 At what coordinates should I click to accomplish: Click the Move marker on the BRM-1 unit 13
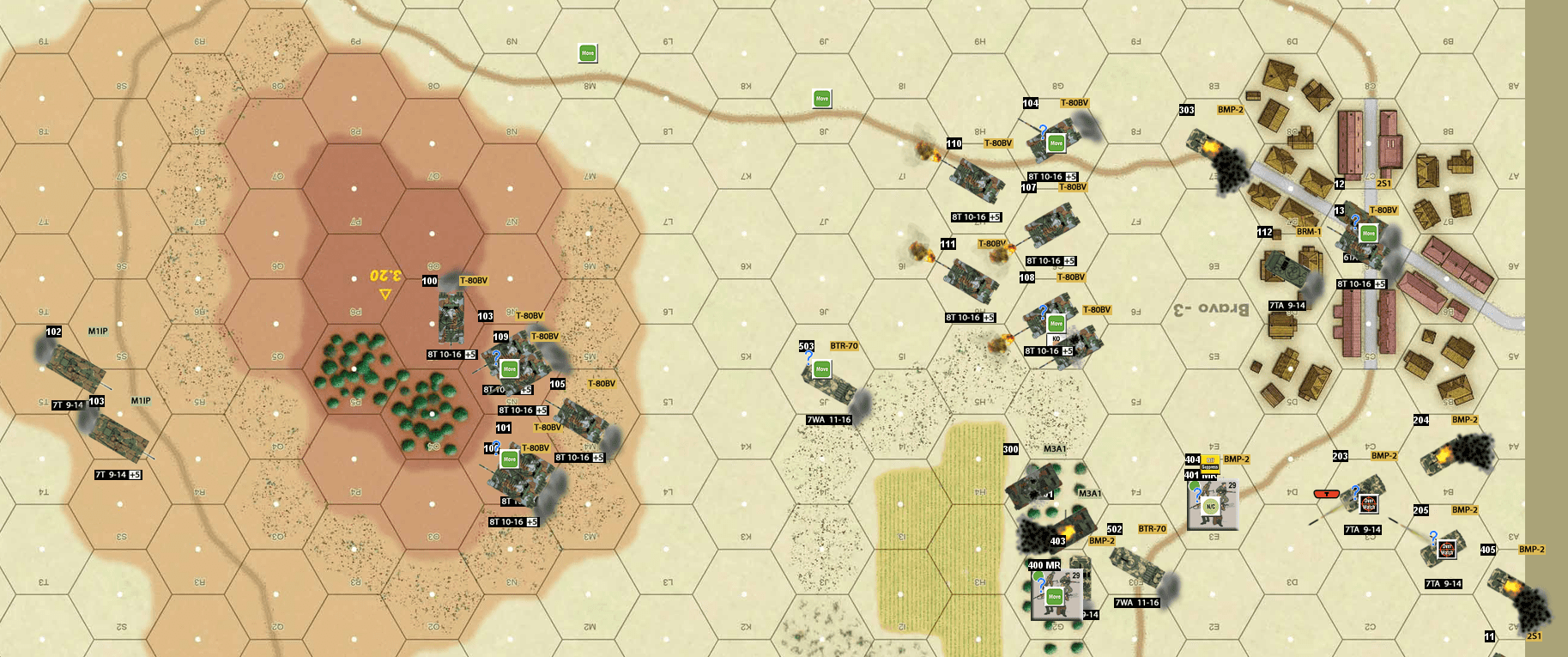[1368, 233]
